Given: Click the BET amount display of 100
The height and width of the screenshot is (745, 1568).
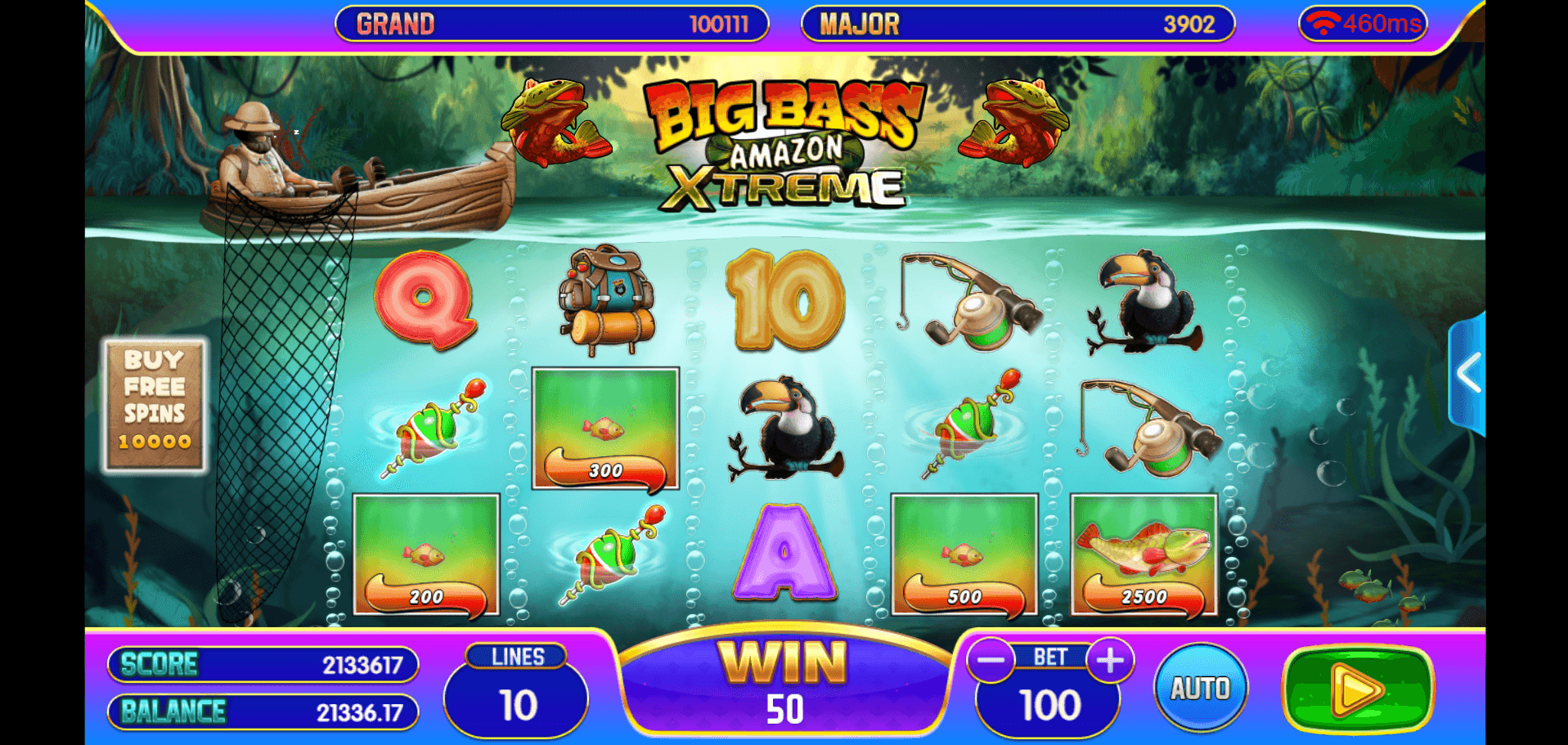Looking at the screenshot, I should pos(1049,705).
